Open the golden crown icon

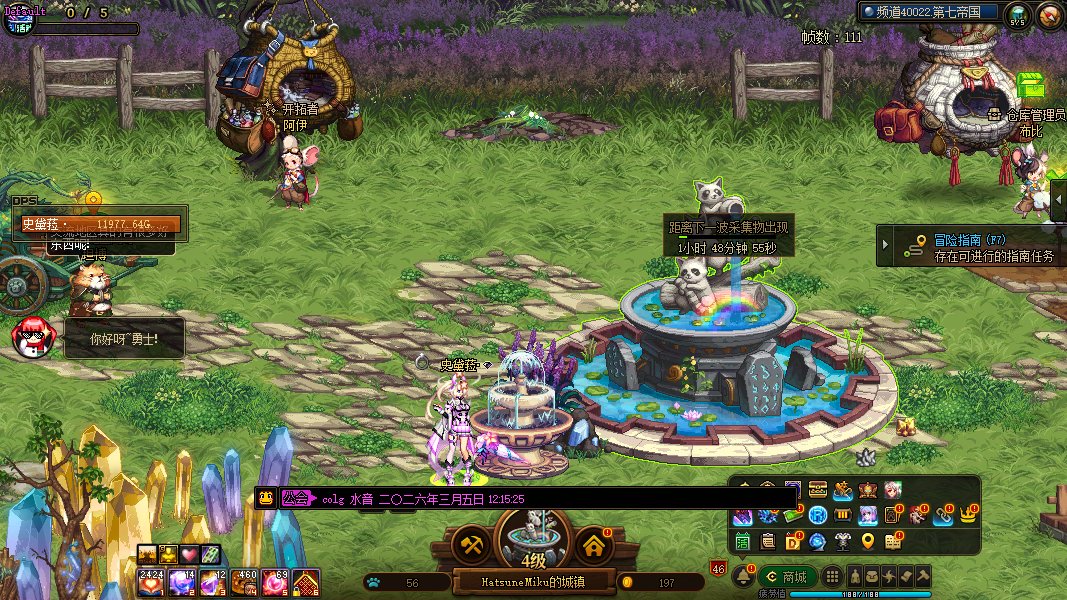click(967, 516)
